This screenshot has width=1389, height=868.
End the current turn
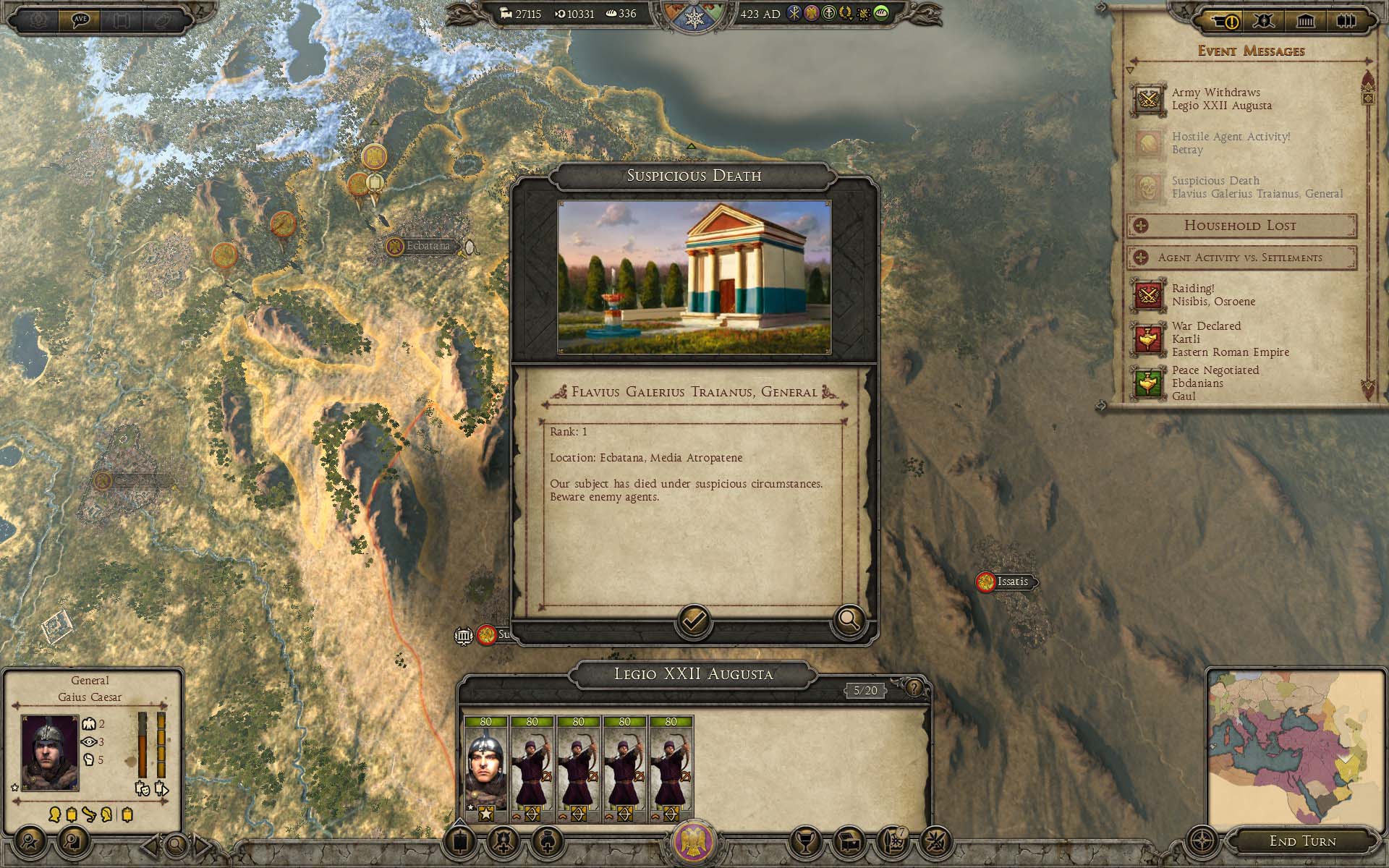[1302, 841]
